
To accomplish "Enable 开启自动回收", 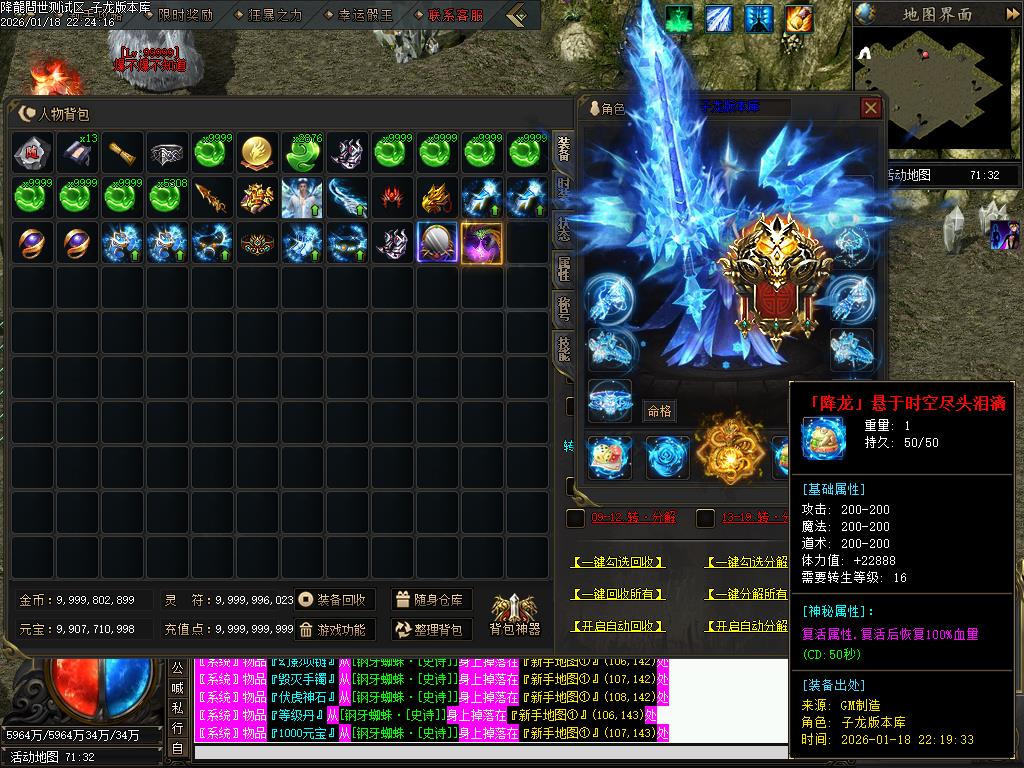I will pyautogui.click(x=618, y=626).
